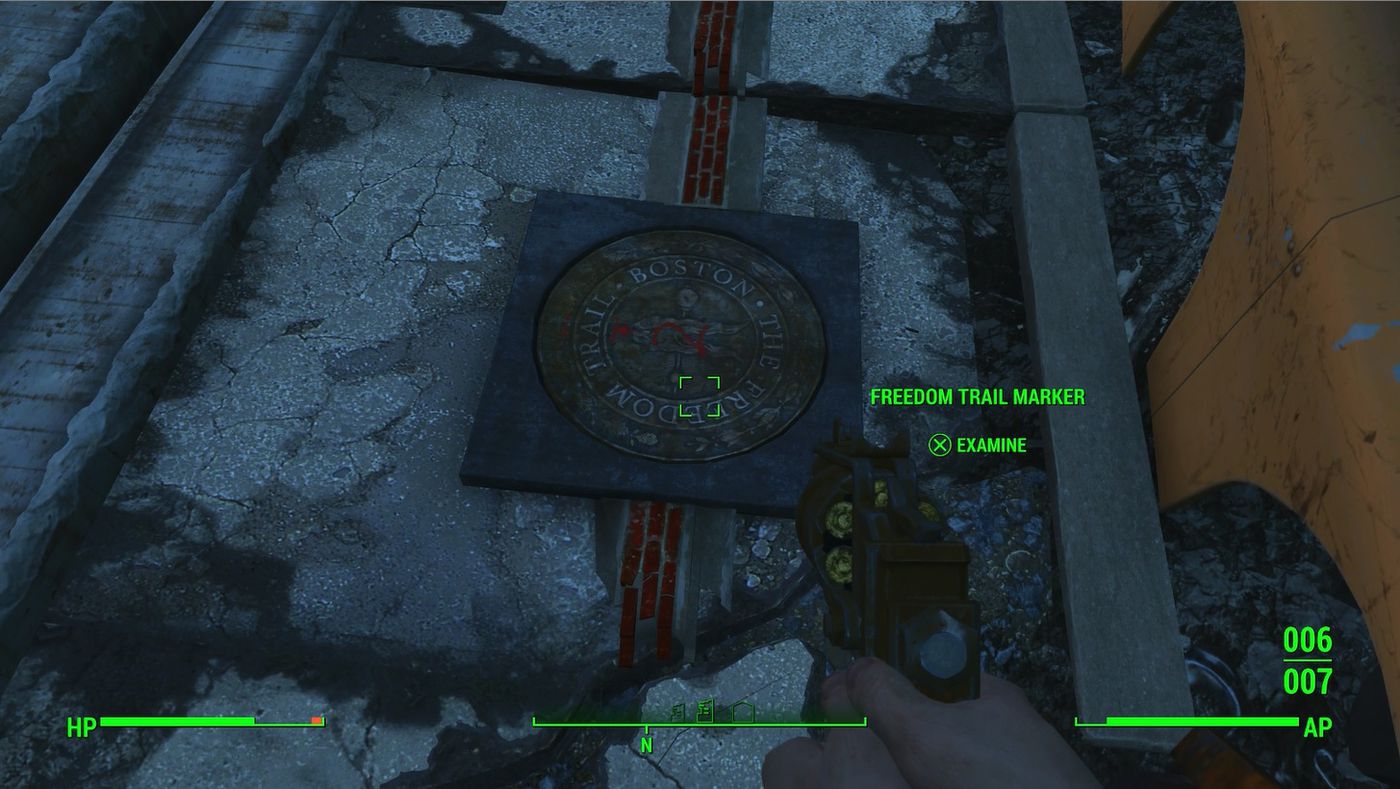Click the compass bar with location markers

tap(699, 719)
